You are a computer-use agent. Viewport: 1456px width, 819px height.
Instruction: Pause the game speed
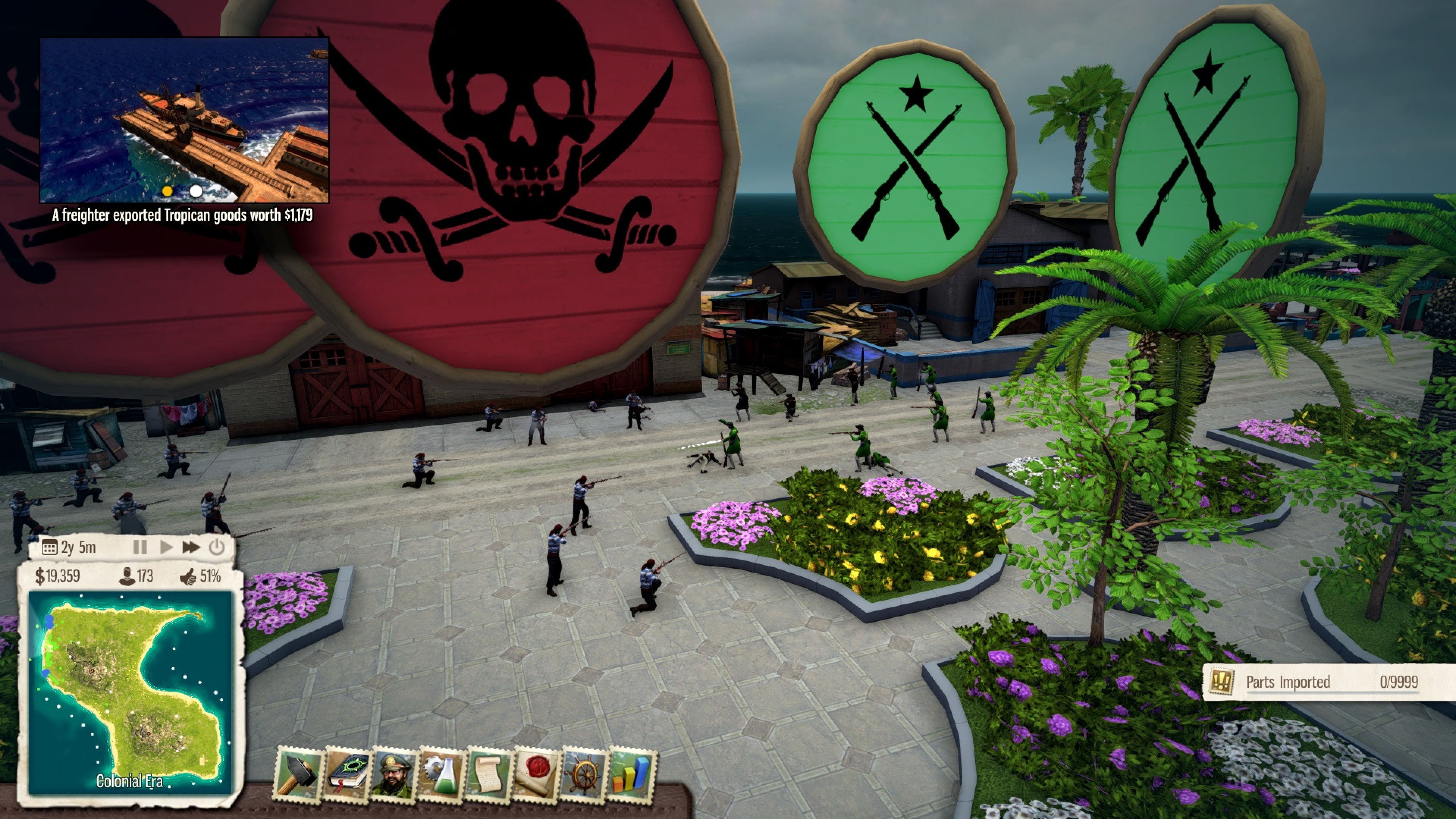coord(140,547)
